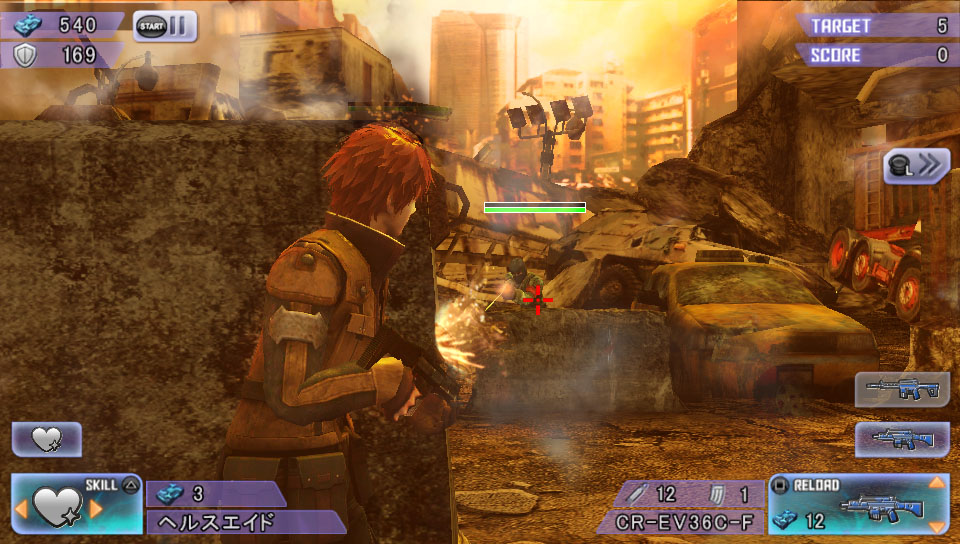Cycle to the next skill with right arrow
Image resolution: width=960 pixels, height=544 pixels.
point(97,508)
